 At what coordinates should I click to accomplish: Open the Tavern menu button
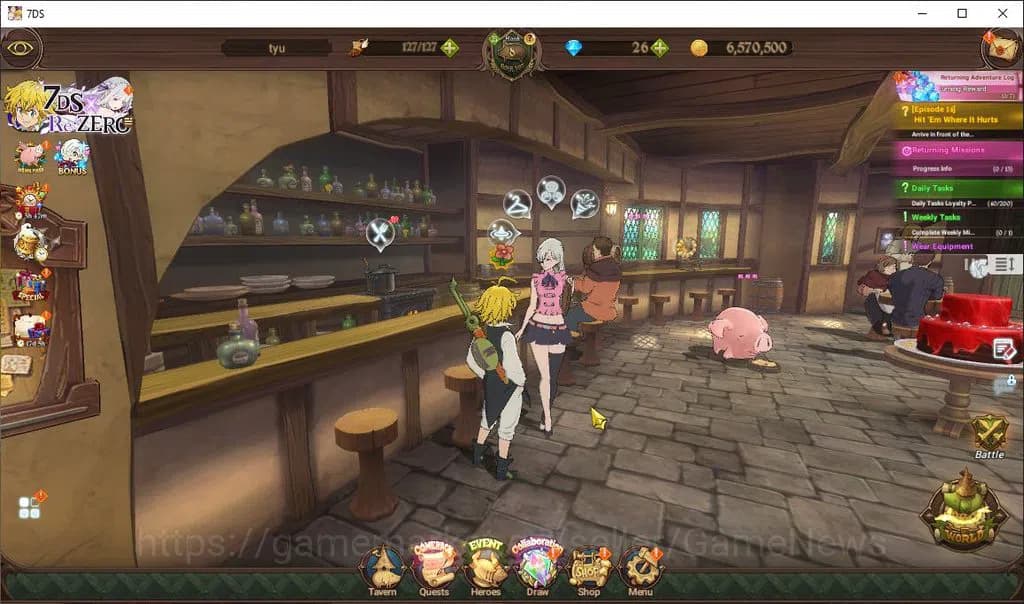(382, 569)
